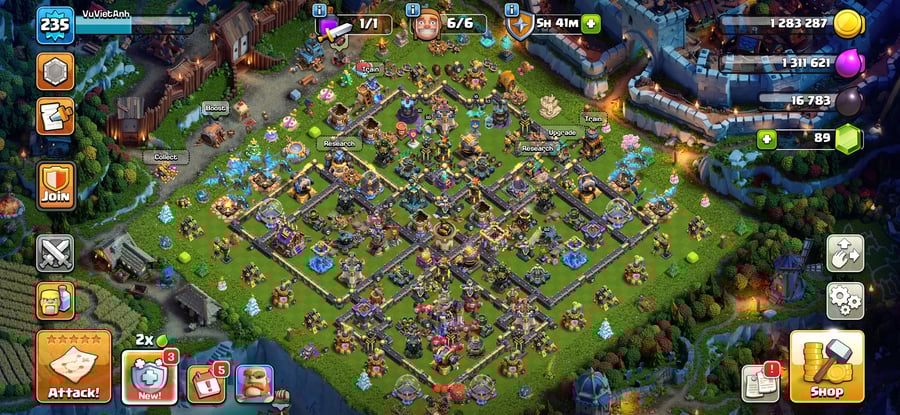The width and height of the screenshot is (900, 415).
Task: Open the New! reward shield offer
Action: click(149, 378)
